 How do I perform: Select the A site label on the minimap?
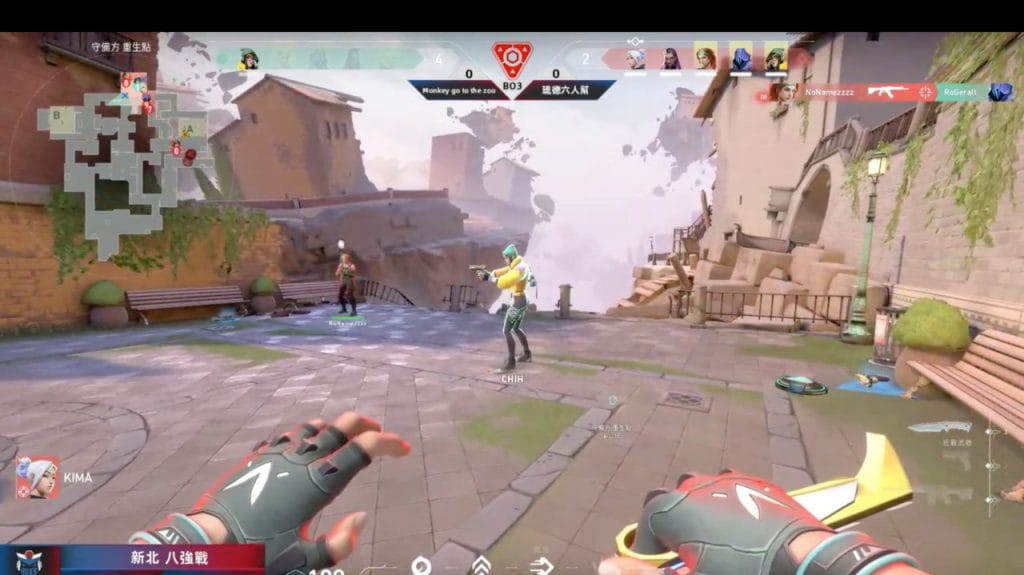click(x=188, y=130)
